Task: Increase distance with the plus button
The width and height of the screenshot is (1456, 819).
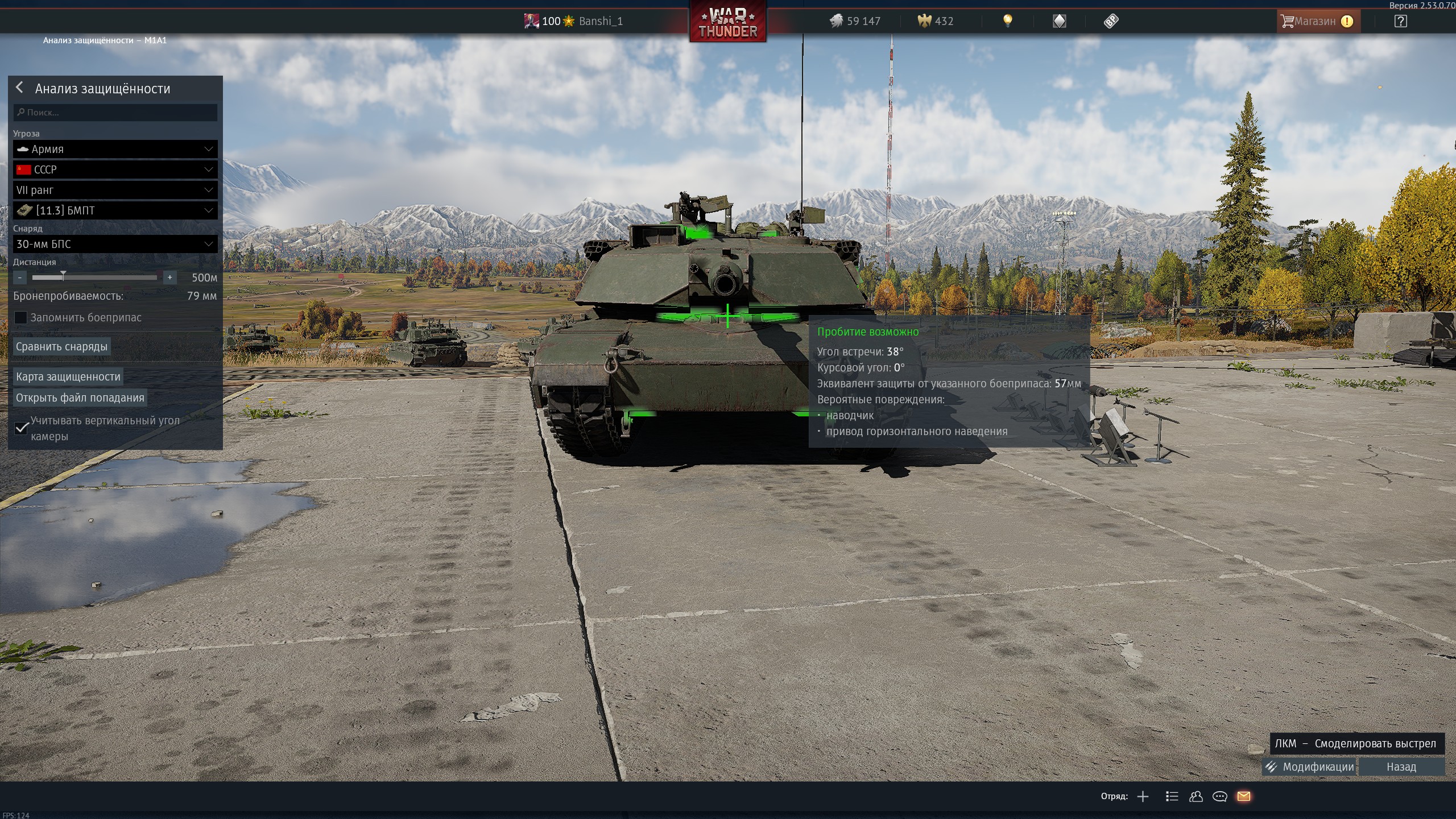Action: pyautogui.click(x=169, y=278)
